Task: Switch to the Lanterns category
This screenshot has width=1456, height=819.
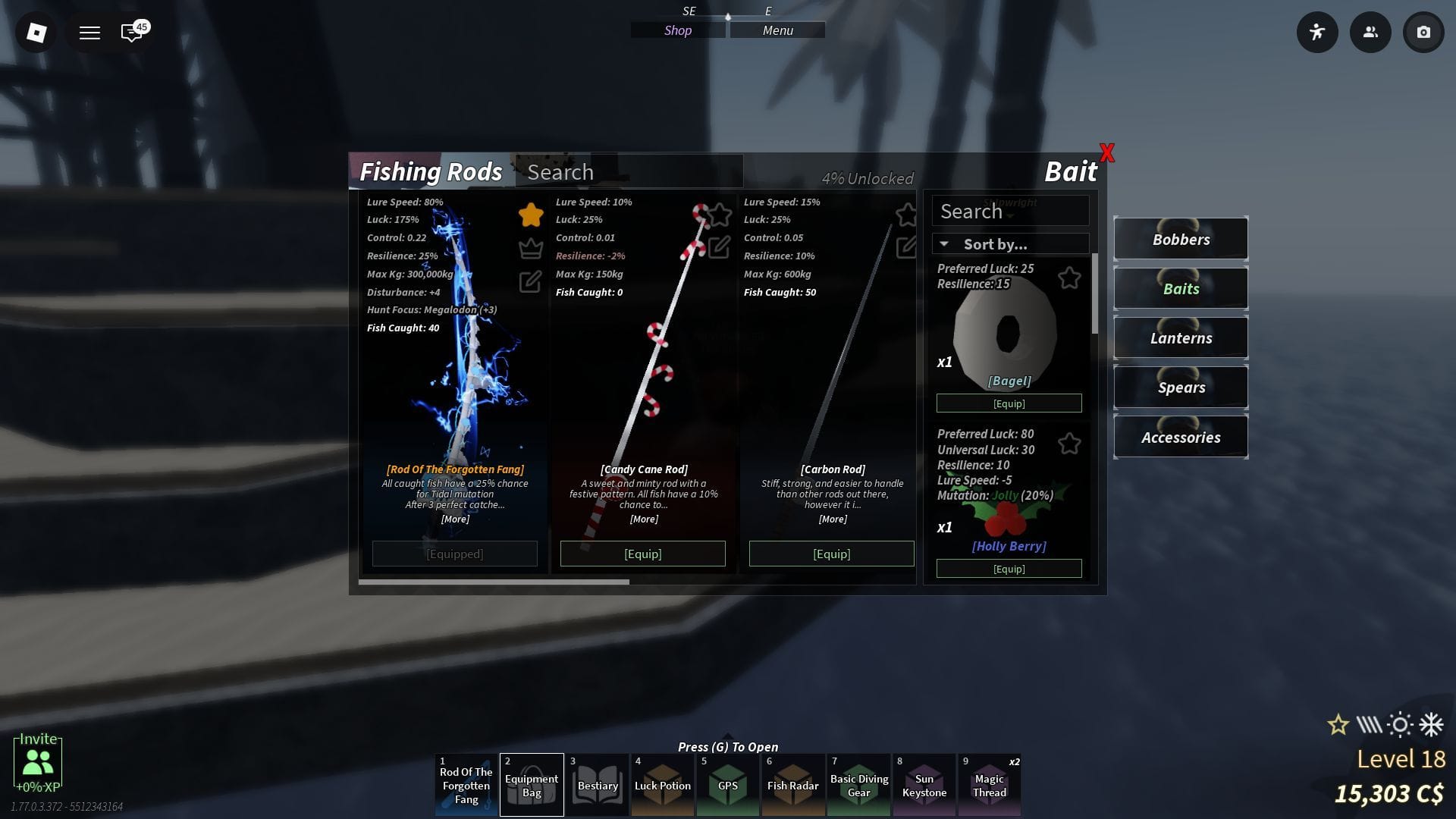Action: tap(1181, 338)
